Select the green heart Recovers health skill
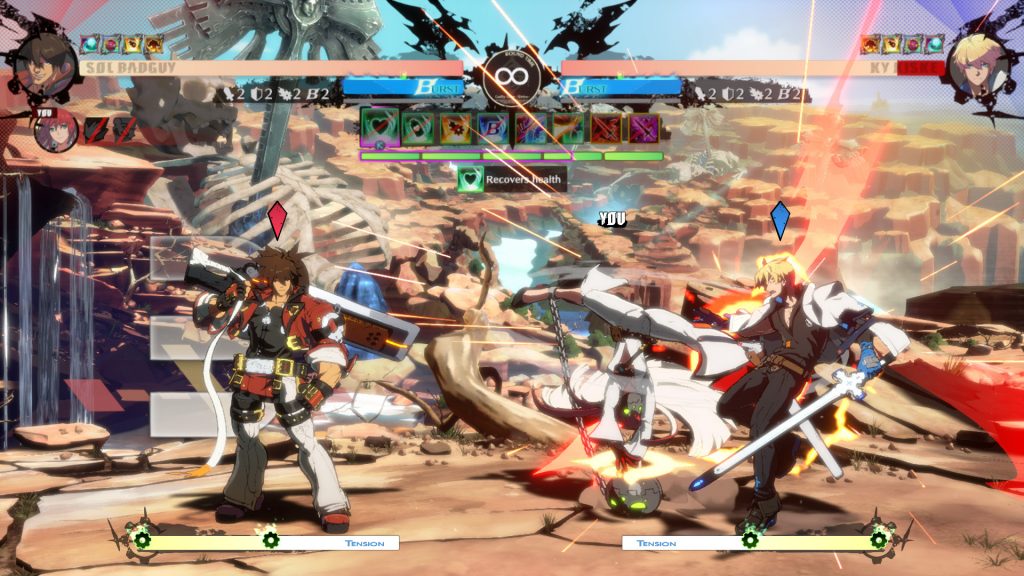The image size is (1024, 576). point(379,127)
